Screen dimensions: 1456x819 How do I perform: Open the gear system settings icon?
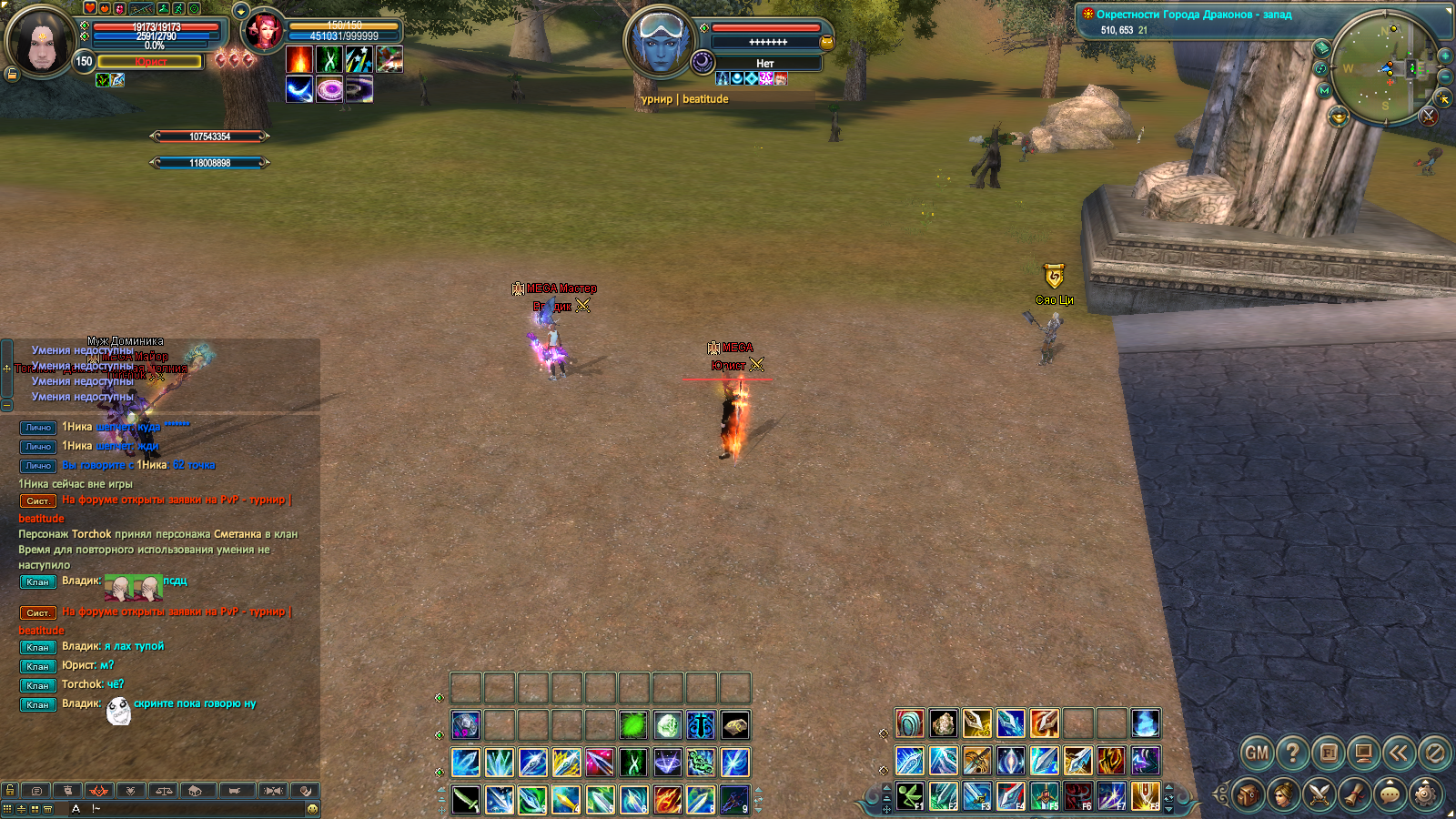point(1425,794)
